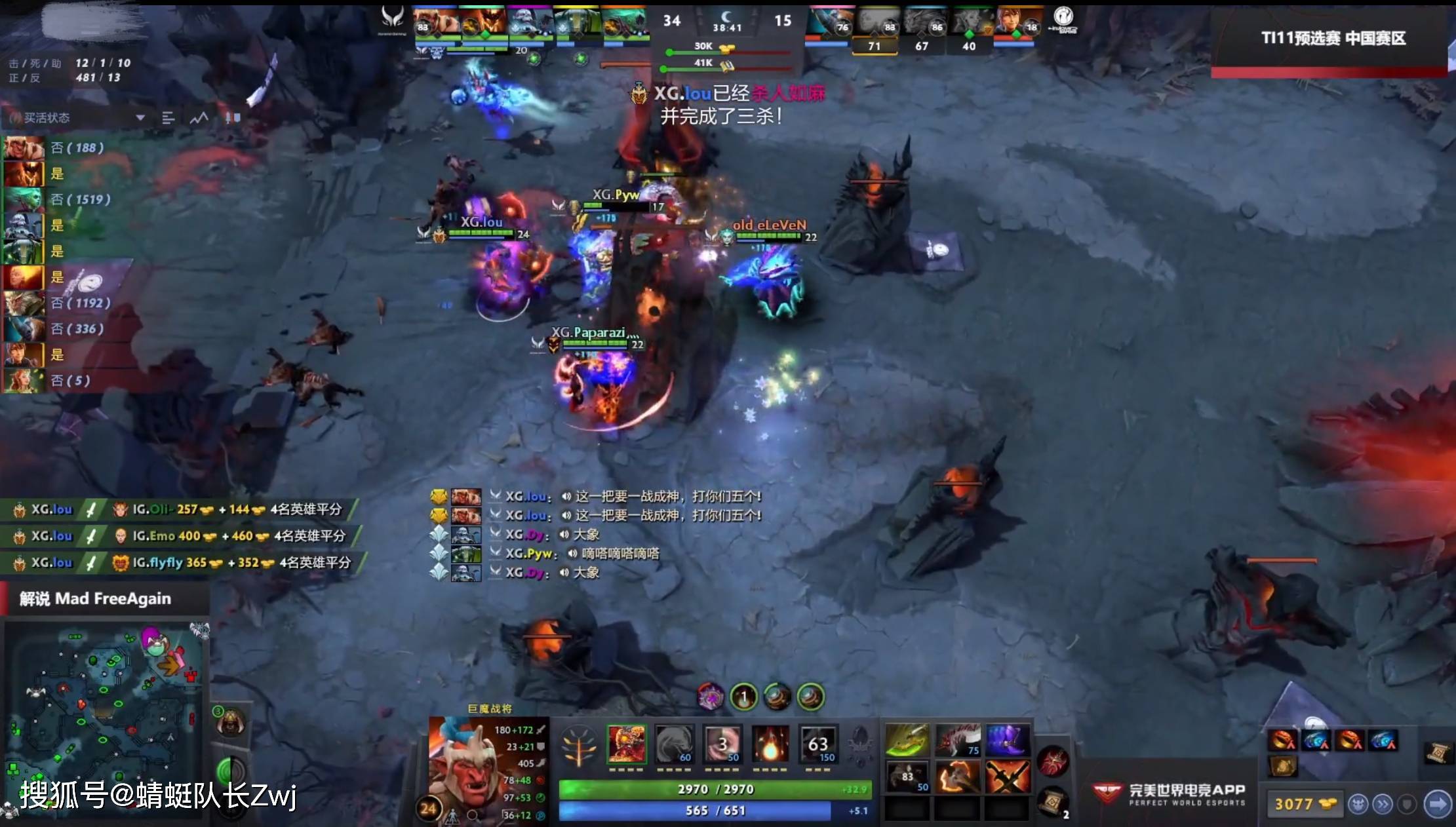Image resolution: width=1456 pixels, height=827 pixels.
Task: Mute the voice line on XG.lou's chat message
Action: 566,497
